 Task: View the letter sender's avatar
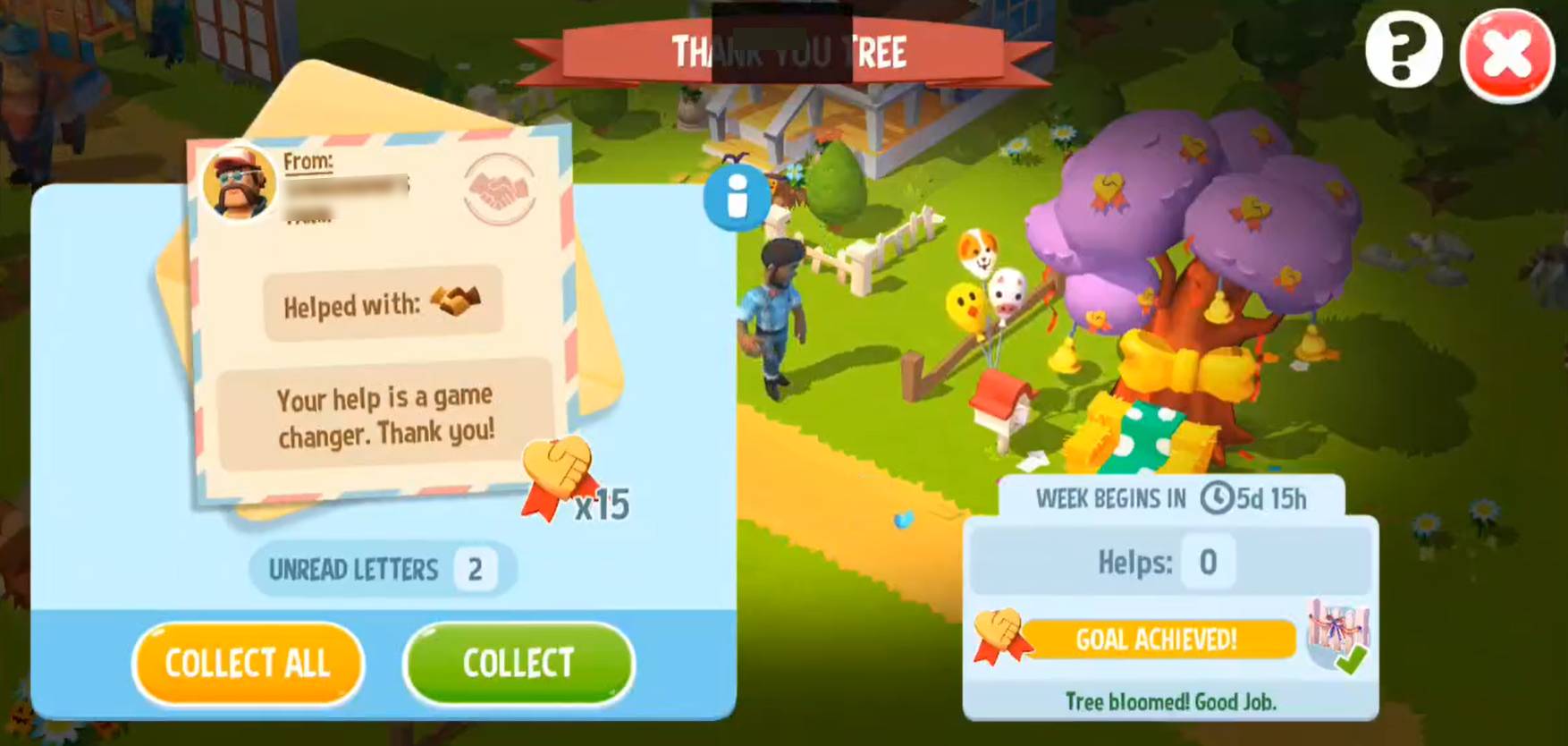tap(239, 183)
